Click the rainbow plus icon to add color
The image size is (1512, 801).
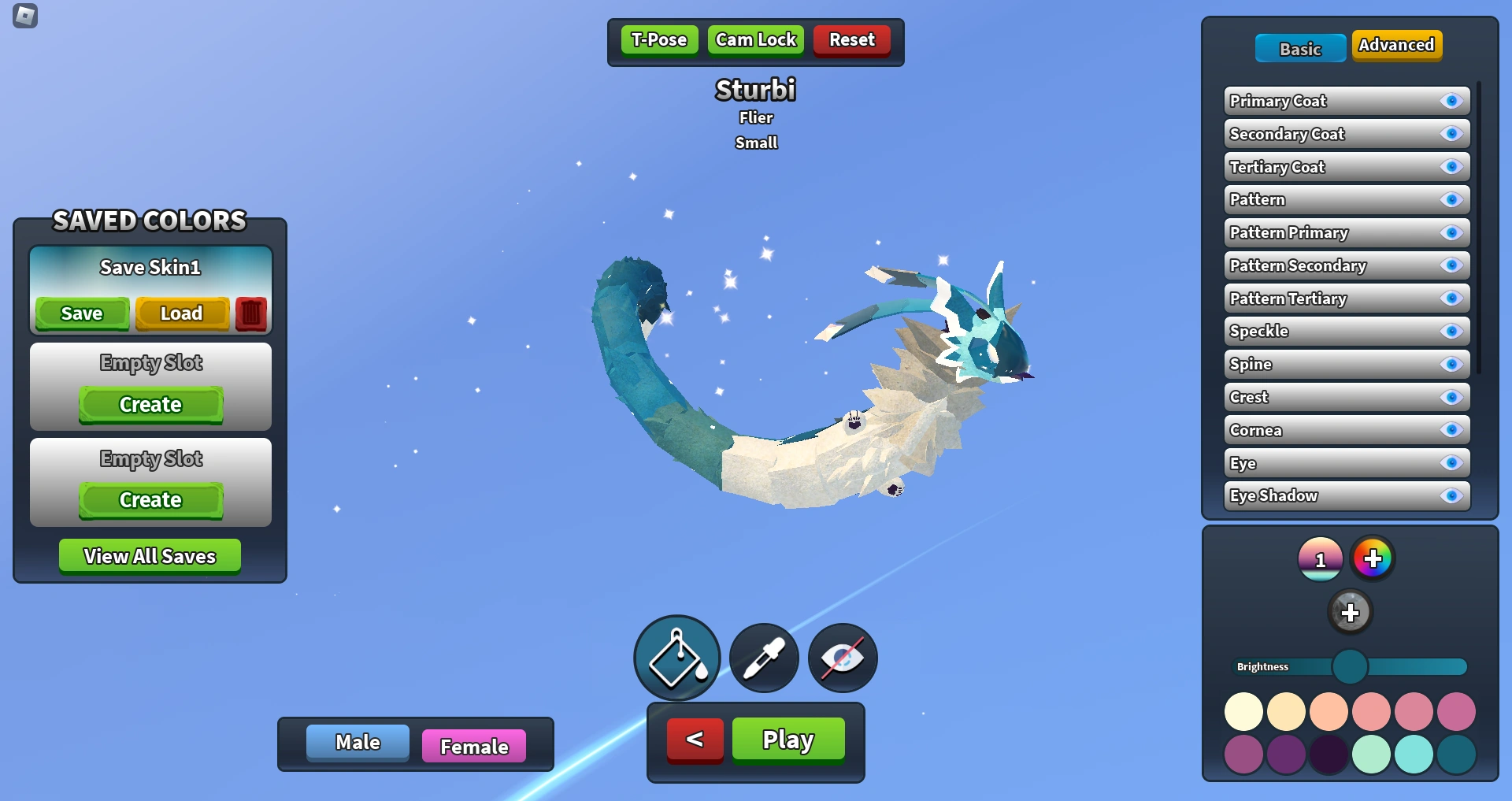tap(1373, 558)
